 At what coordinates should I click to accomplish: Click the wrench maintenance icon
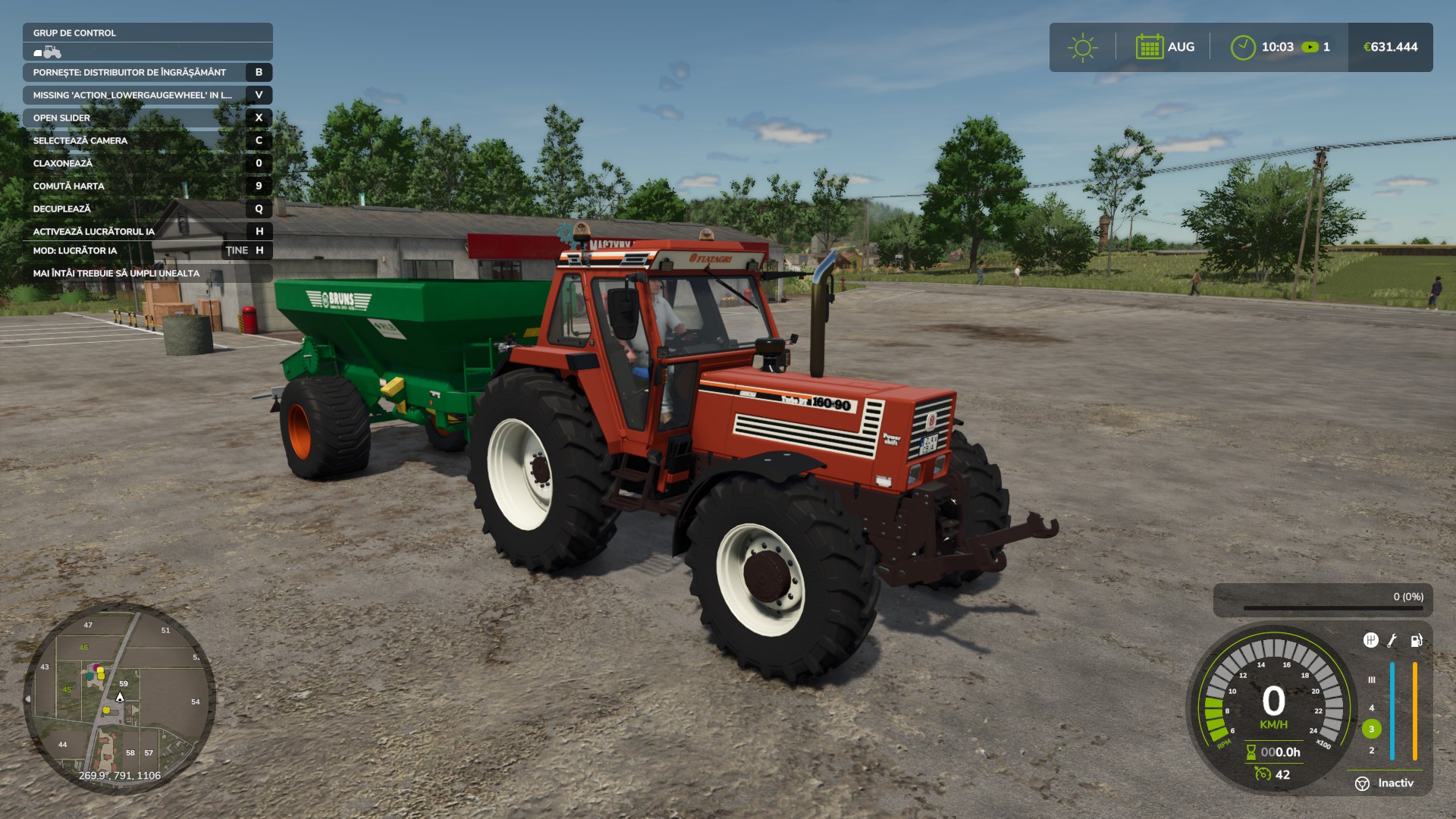1392,642
